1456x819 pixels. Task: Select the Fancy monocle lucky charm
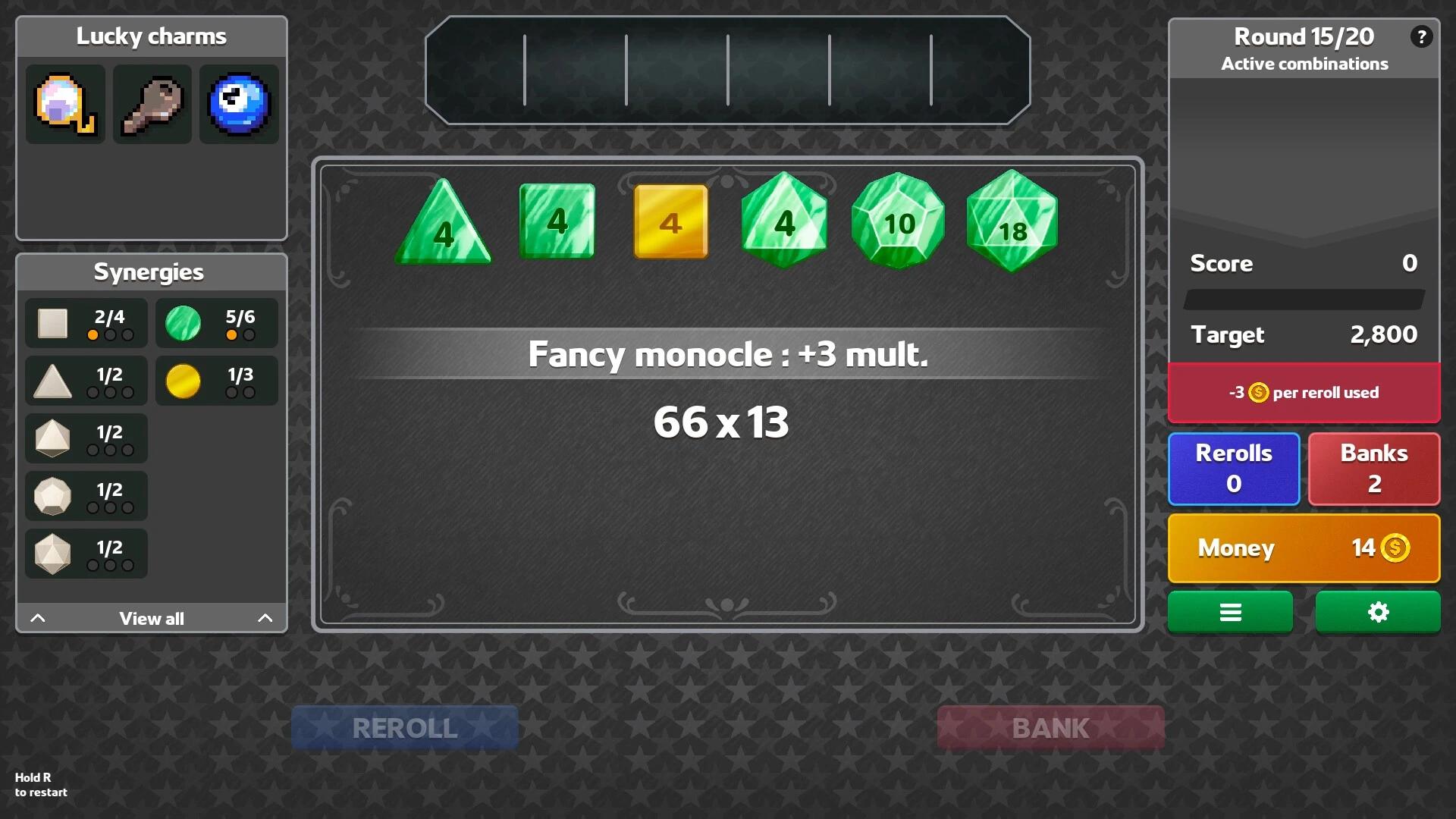click(x=64, y=104)
